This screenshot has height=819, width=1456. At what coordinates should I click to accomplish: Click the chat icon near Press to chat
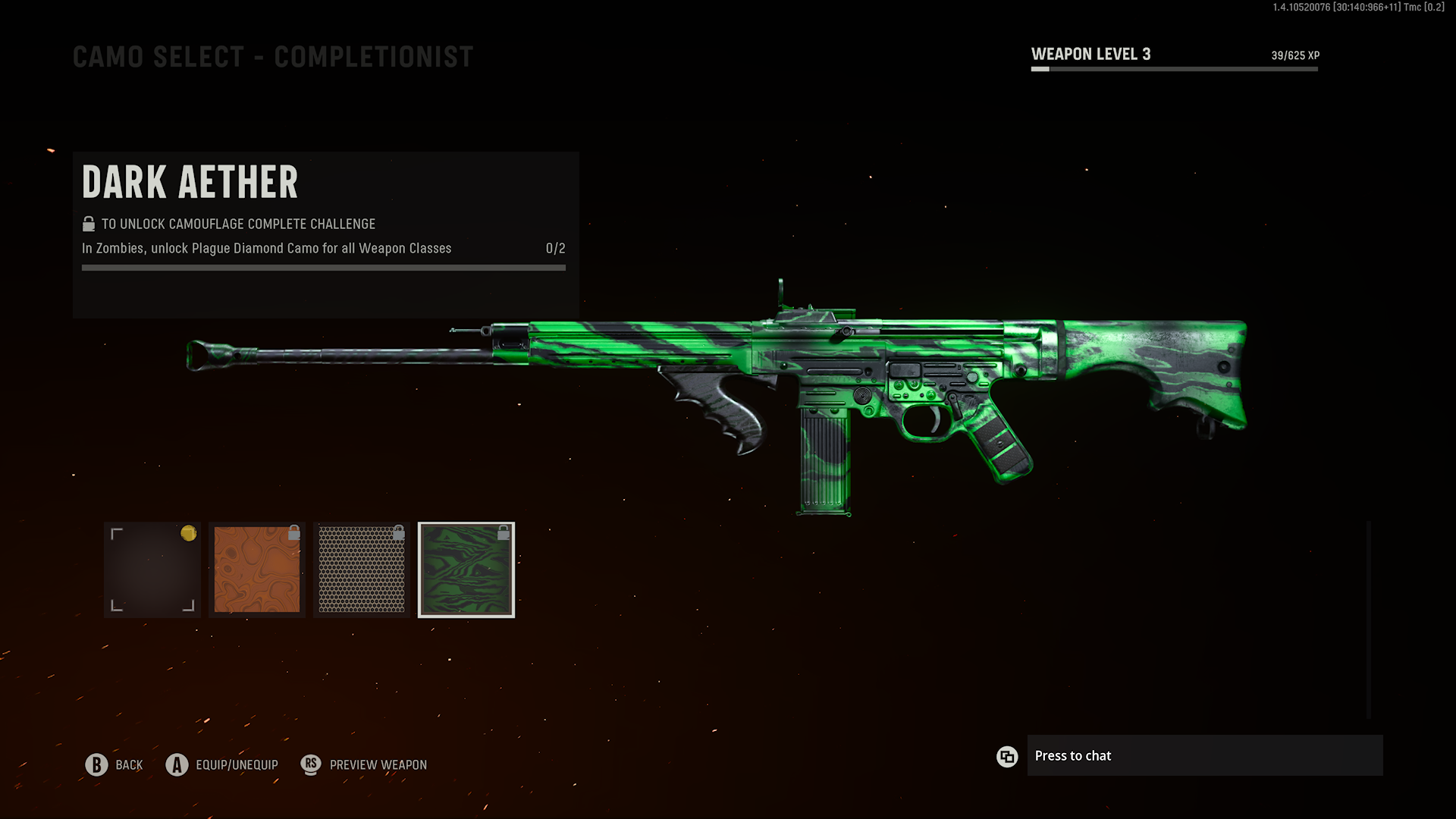click(1007, 756)
